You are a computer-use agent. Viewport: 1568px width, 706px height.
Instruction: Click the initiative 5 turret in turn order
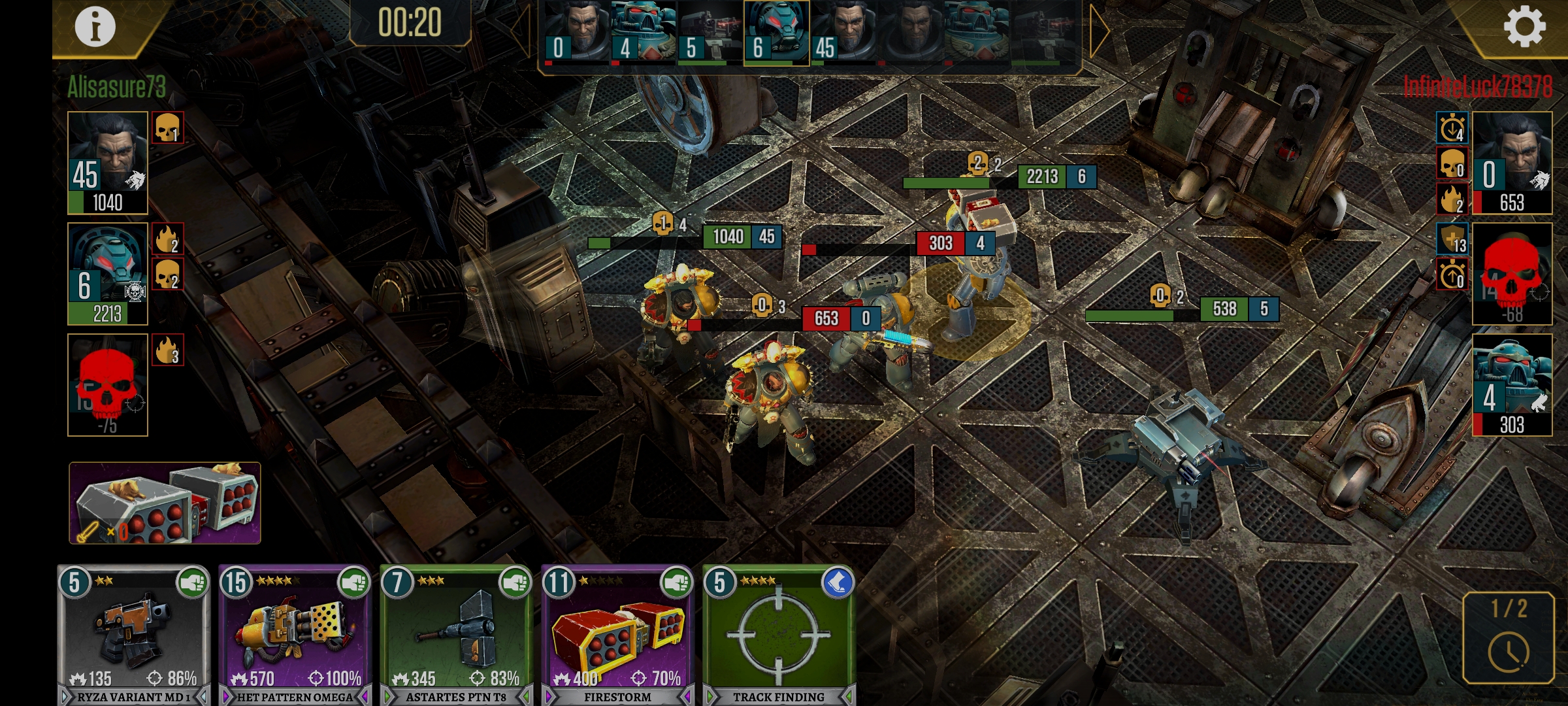point(710,33)
